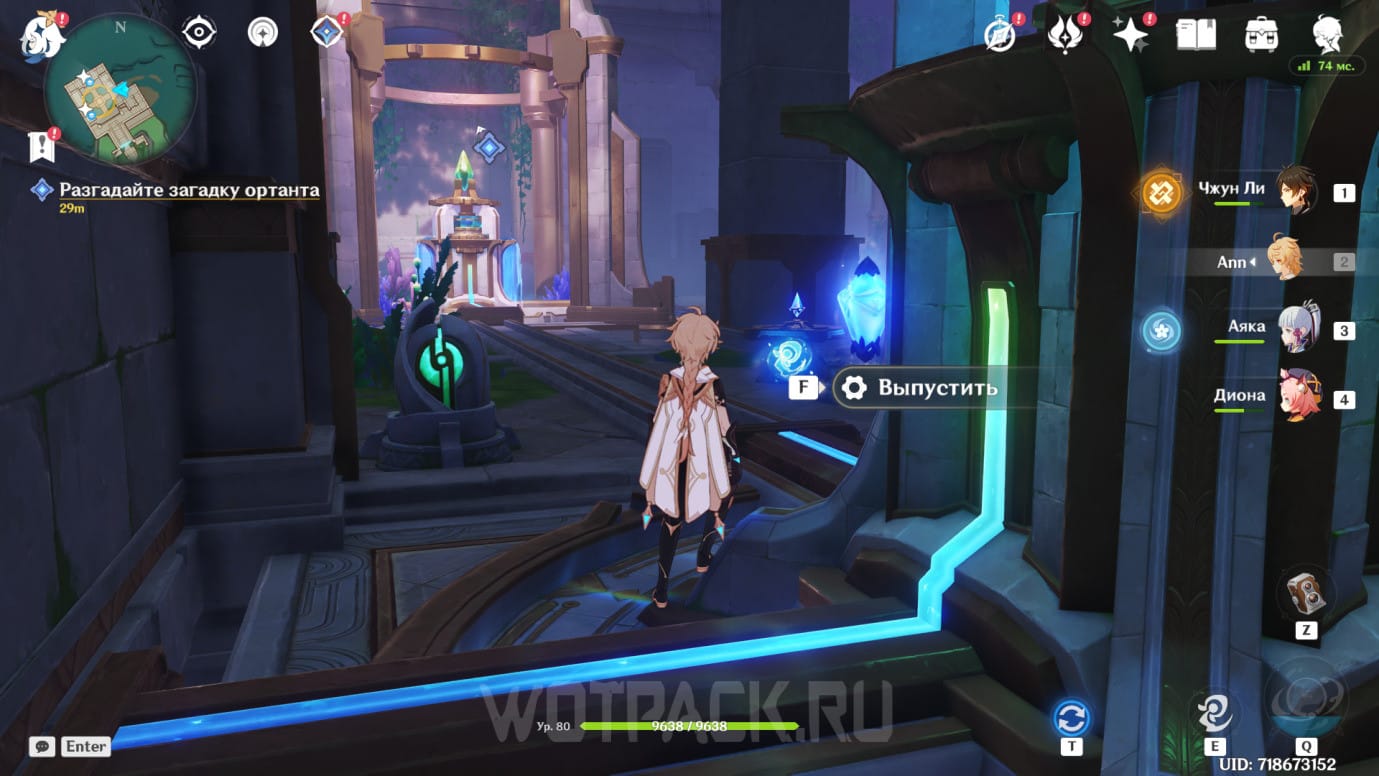Activate the elemental skill icon

pyautogui.click(x=1215, y=714)
